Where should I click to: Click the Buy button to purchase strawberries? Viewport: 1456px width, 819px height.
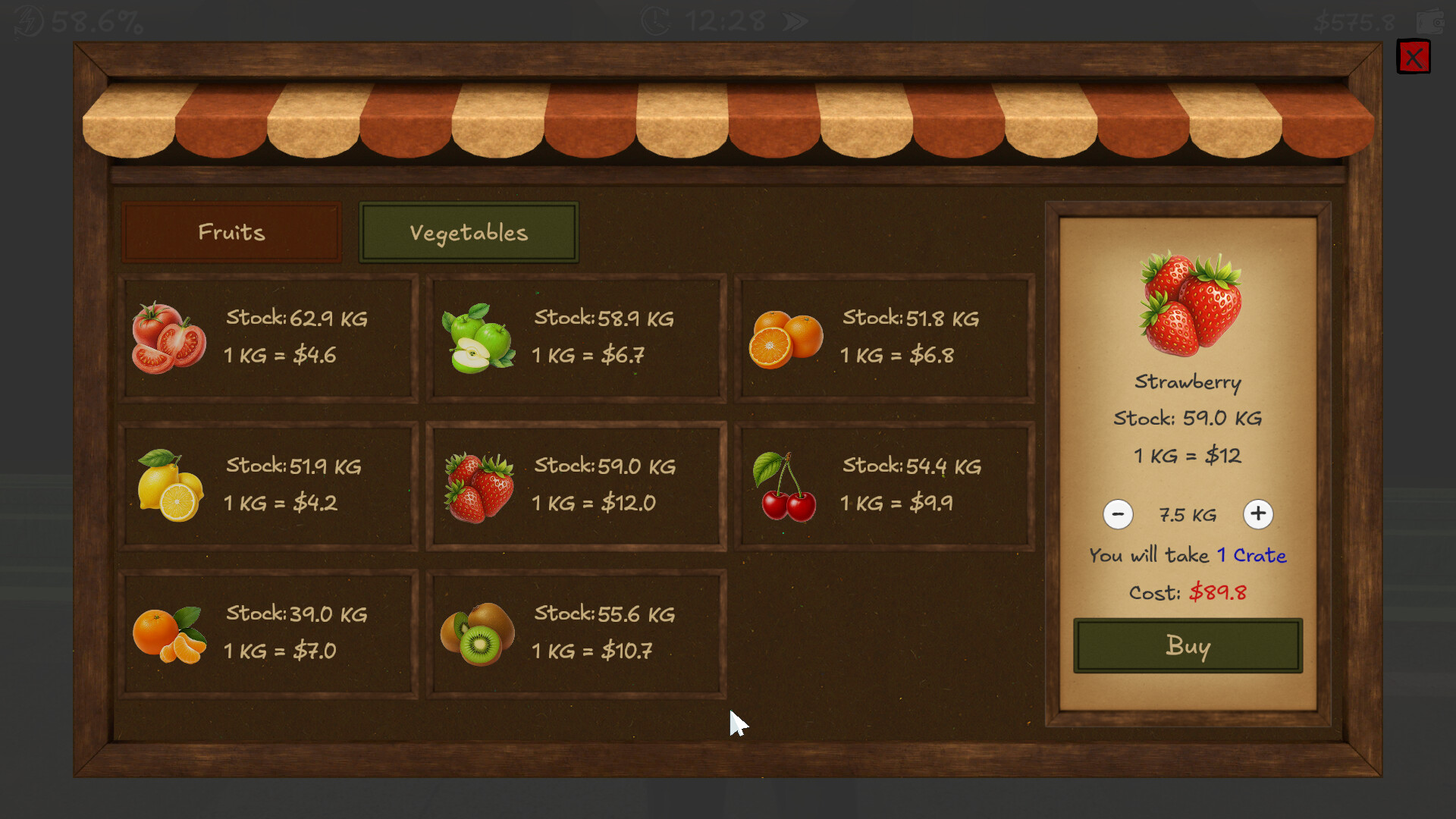point(1187,647)
